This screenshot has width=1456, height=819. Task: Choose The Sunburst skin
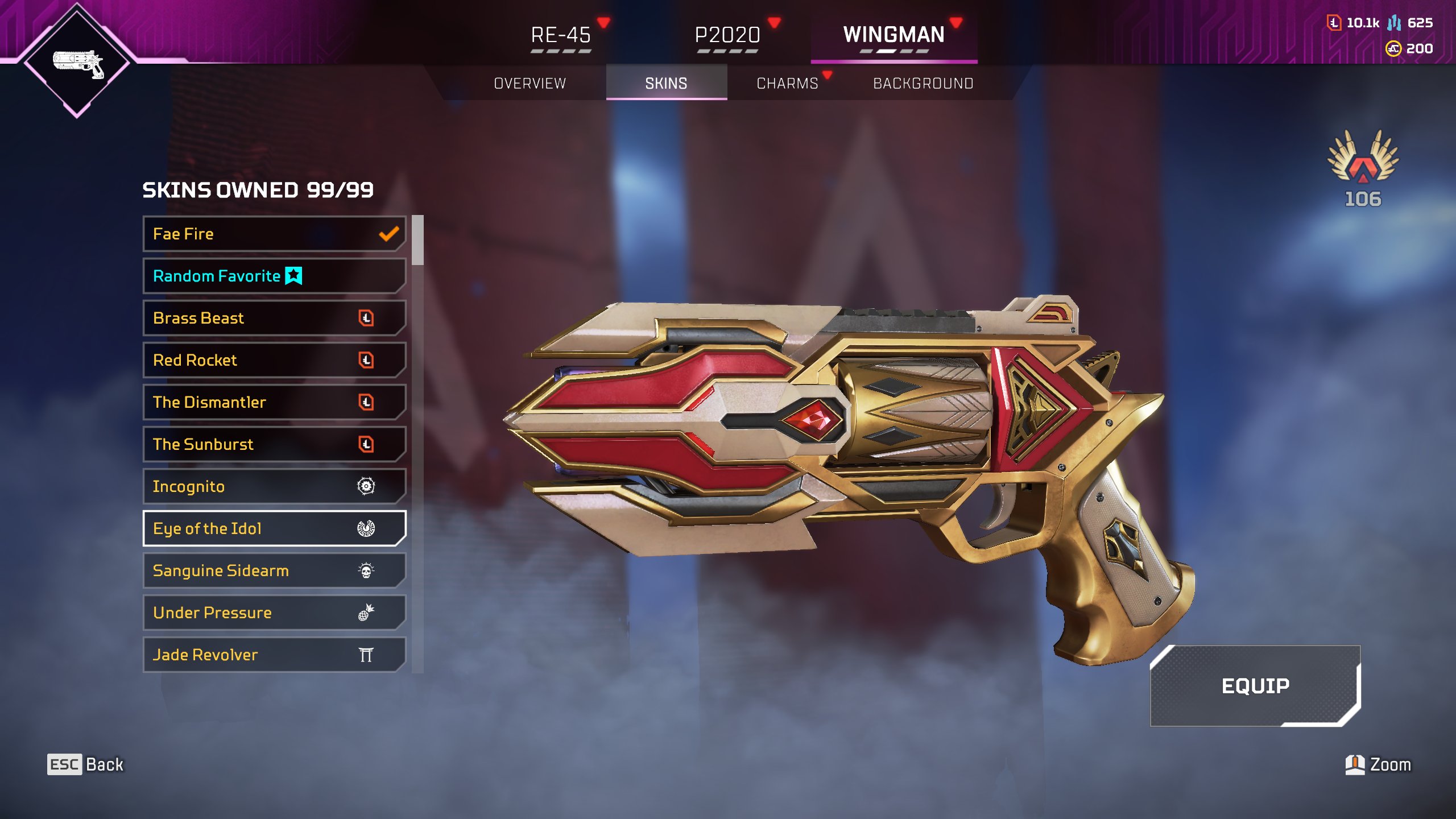[x=274, y=444]
